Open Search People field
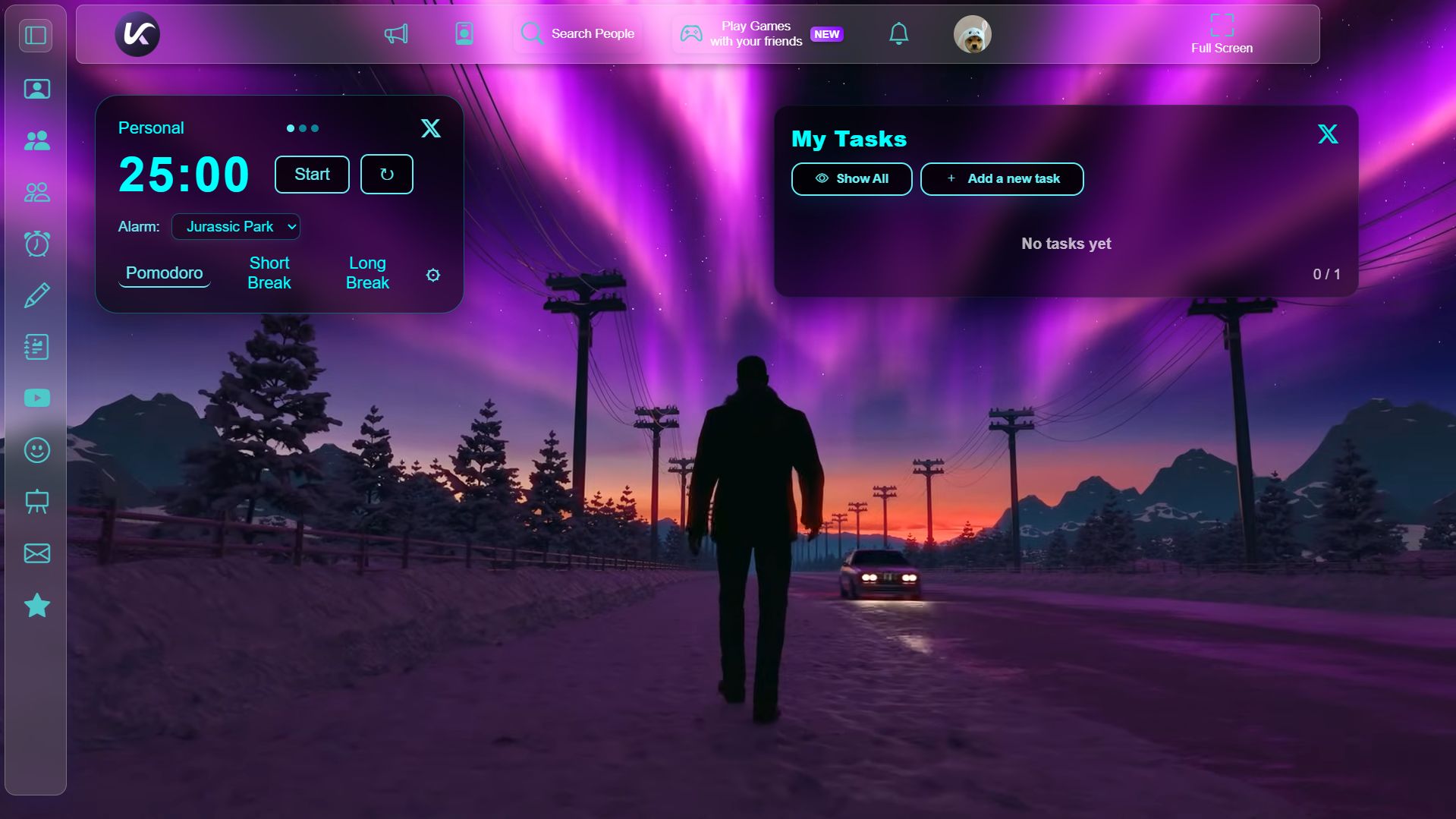This screenshot has width=1456, height=819. click(578, 33)
